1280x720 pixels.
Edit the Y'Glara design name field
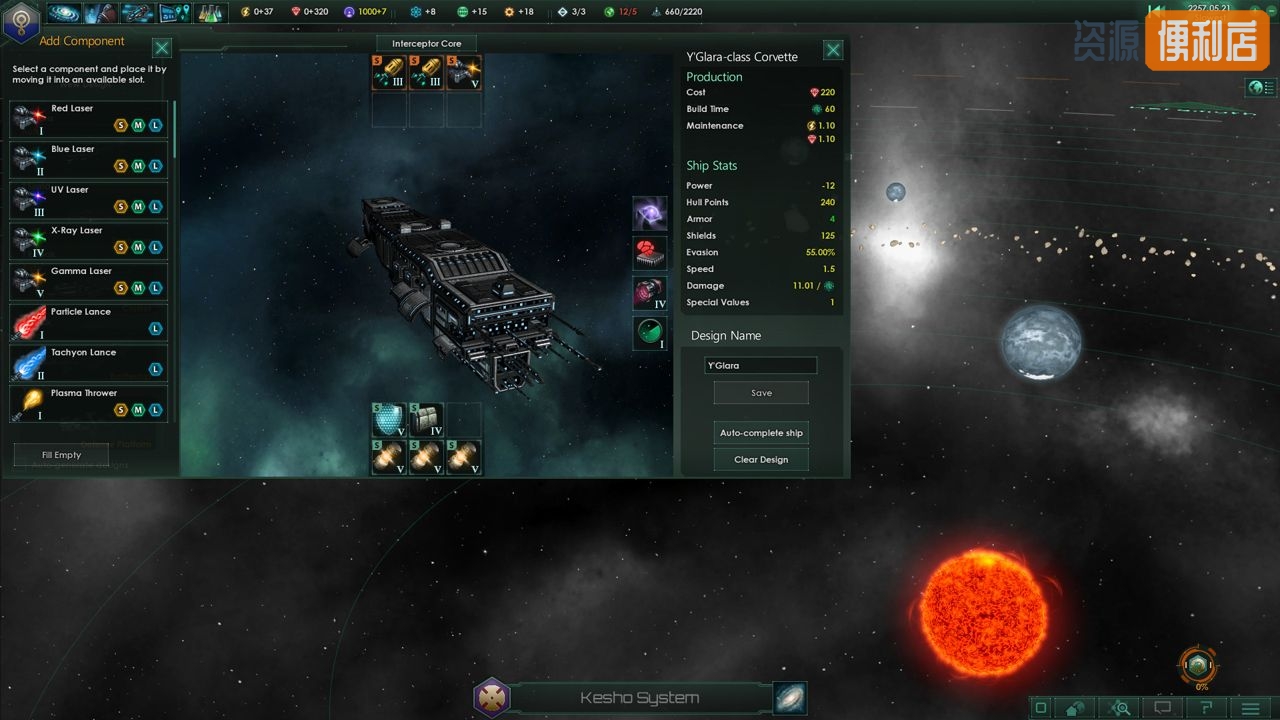point(760,366)
